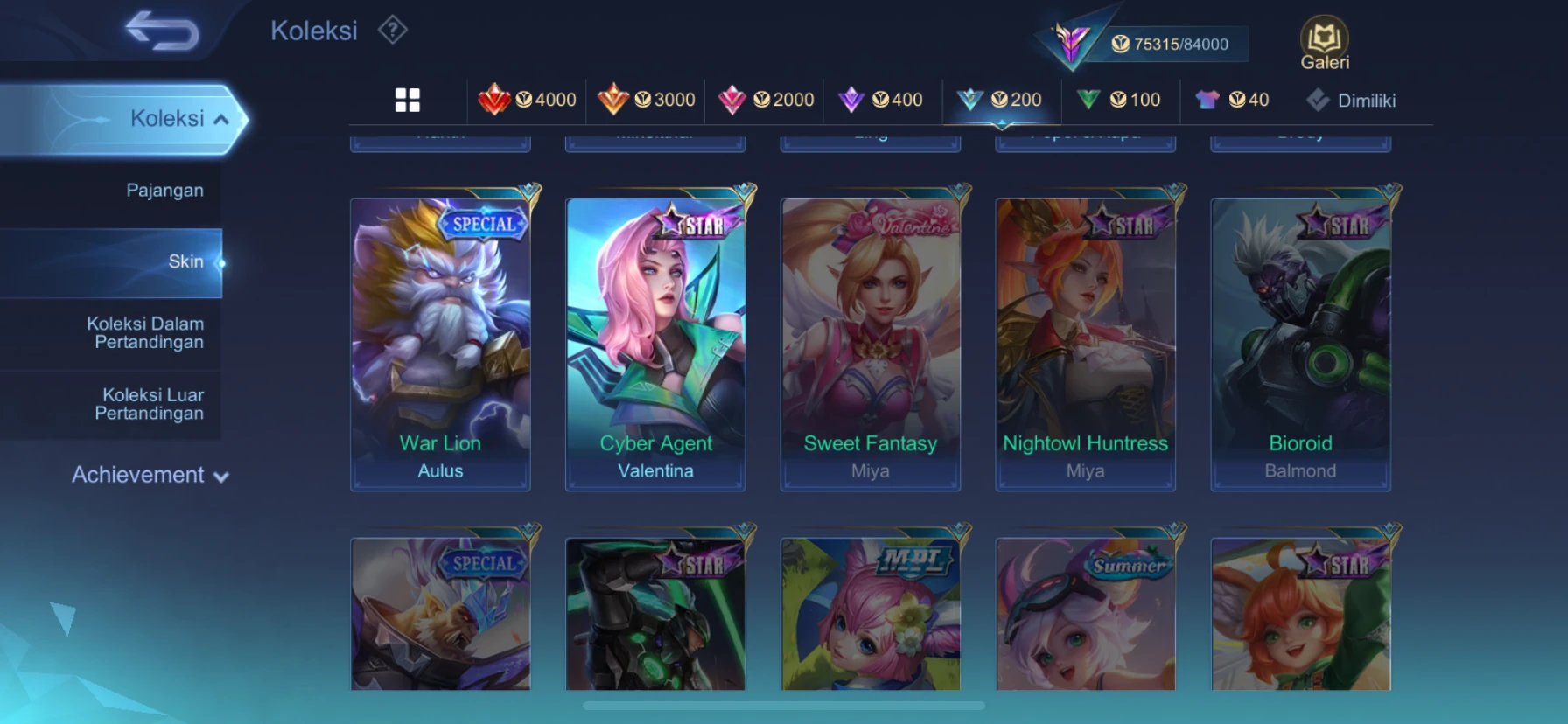Switch to the 100 point tier tab
1568x724 pixels.
click(1119, 101)
